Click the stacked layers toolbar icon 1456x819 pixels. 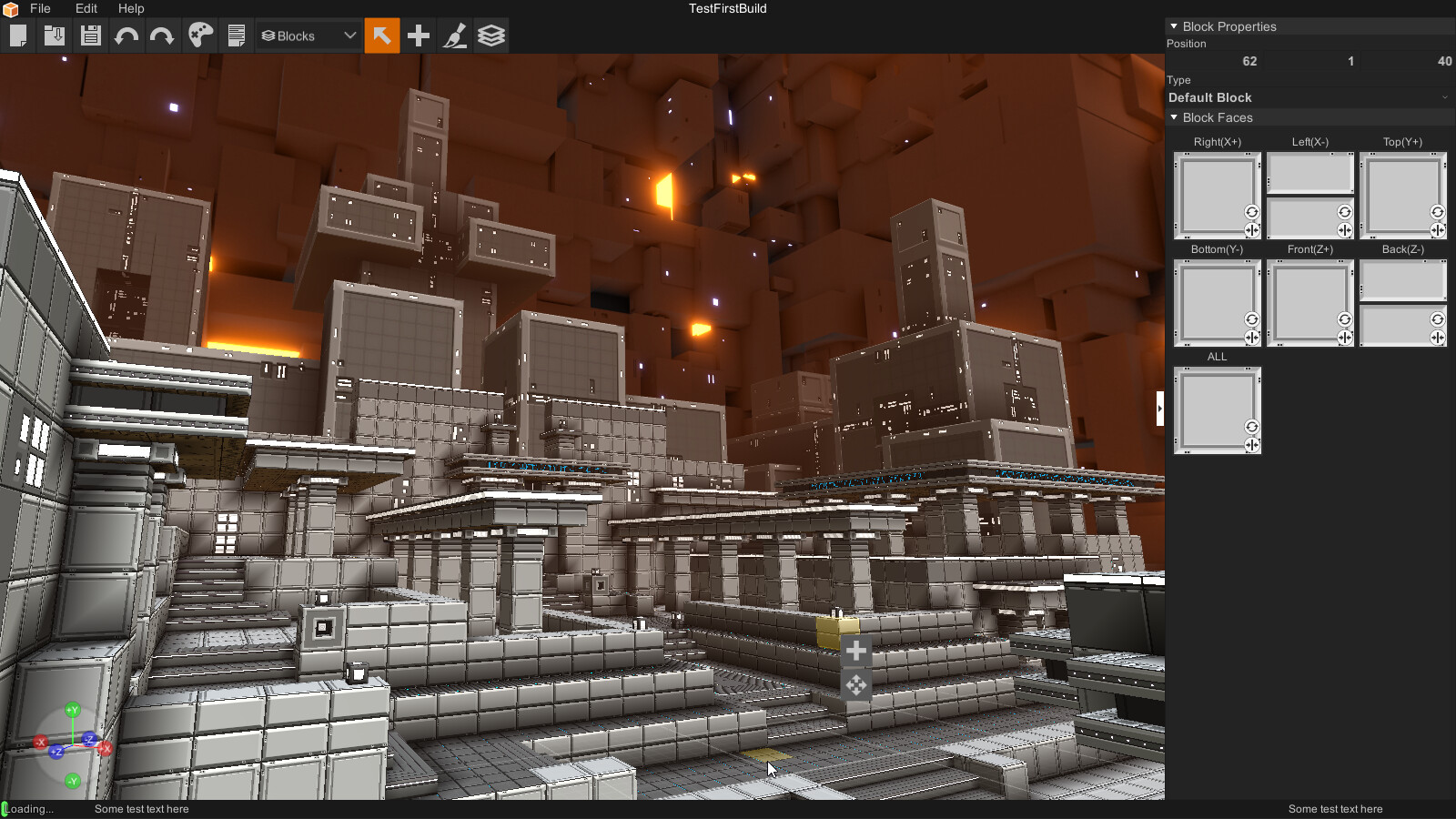click(491, 36)
